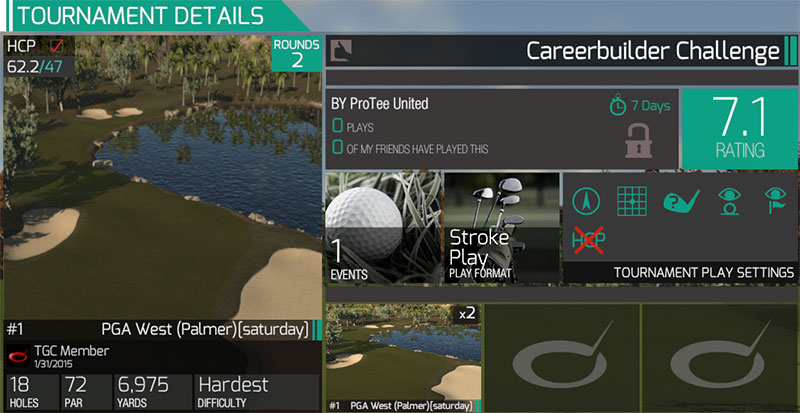Toggle the eye-over-ball view setting
800x413 pixels.
pos(728,200)
